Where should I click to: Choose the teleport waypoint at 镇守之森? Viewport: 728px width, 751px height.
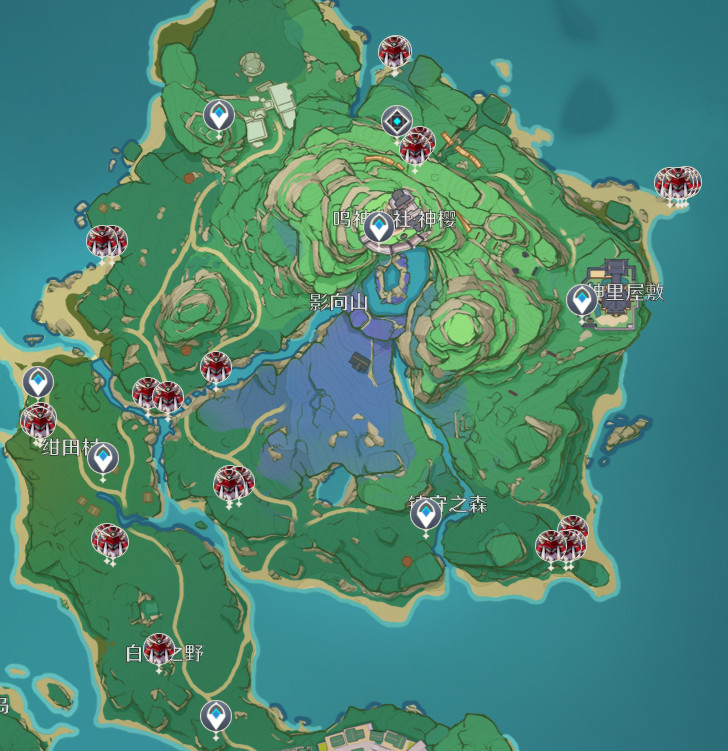[426, 514]
